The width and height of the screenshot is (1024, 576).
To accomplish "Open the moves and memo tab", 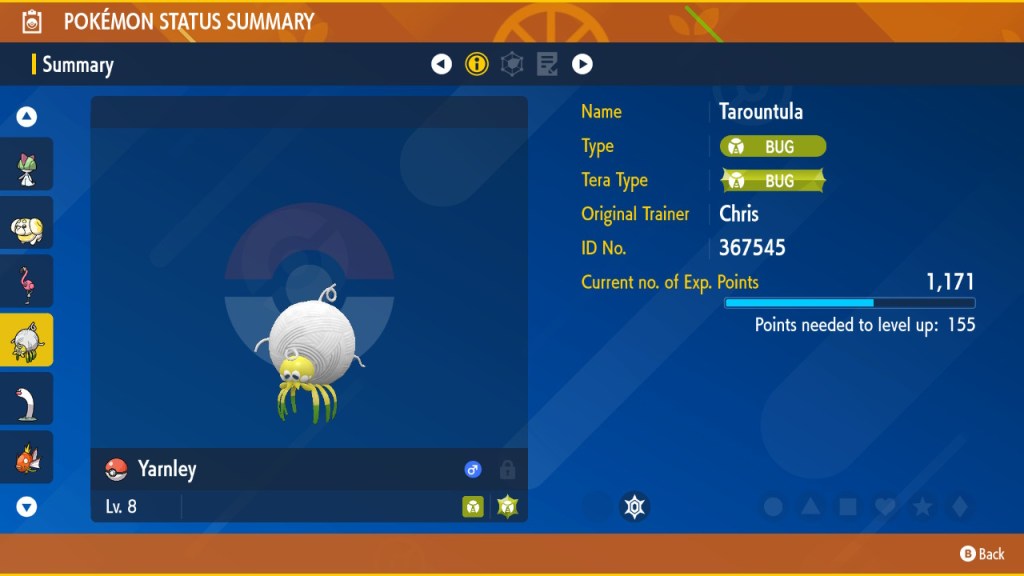I will point(547,65).
